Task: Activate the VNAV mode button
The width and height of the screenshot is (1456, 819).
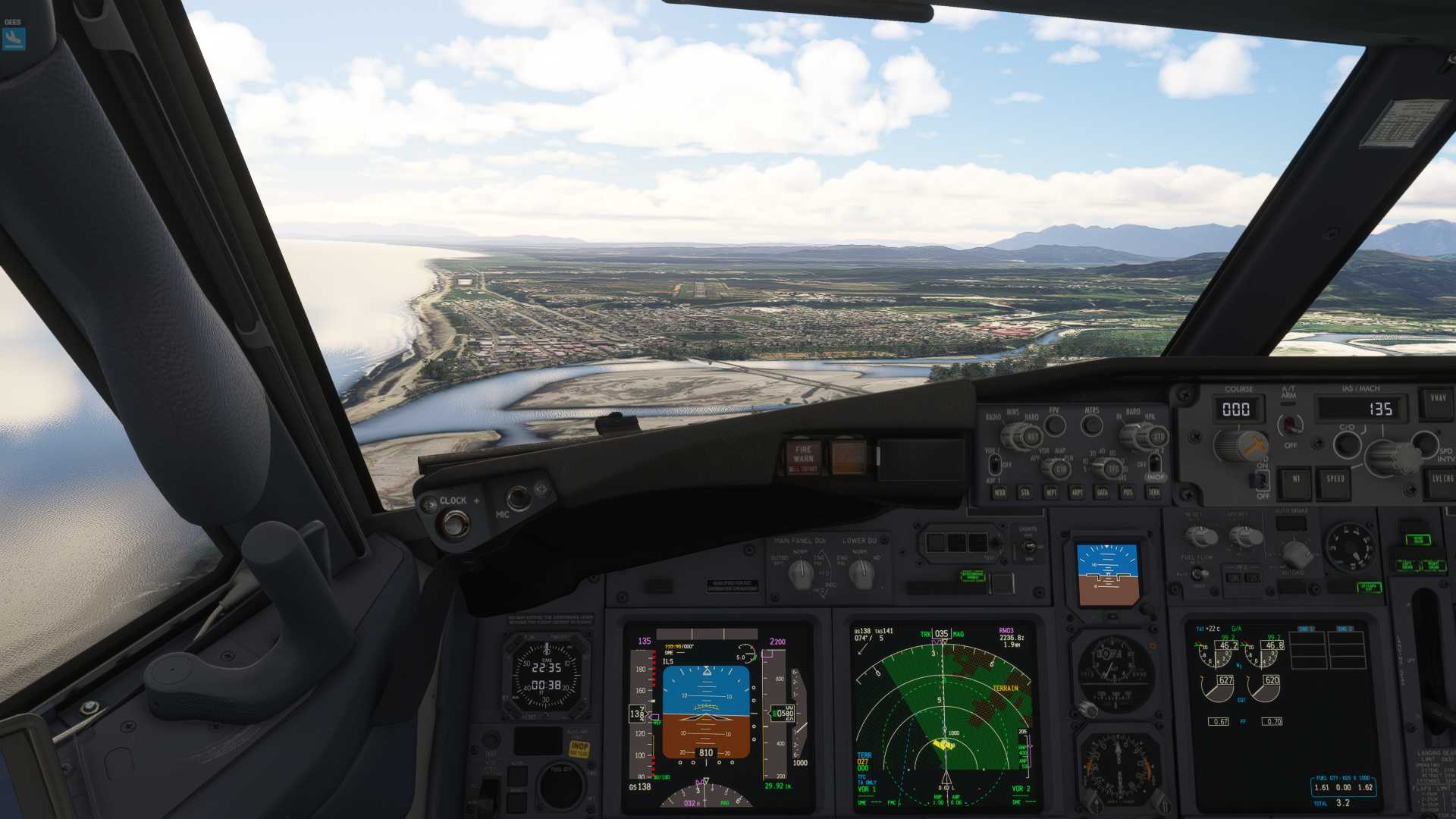Action: 1438,399
